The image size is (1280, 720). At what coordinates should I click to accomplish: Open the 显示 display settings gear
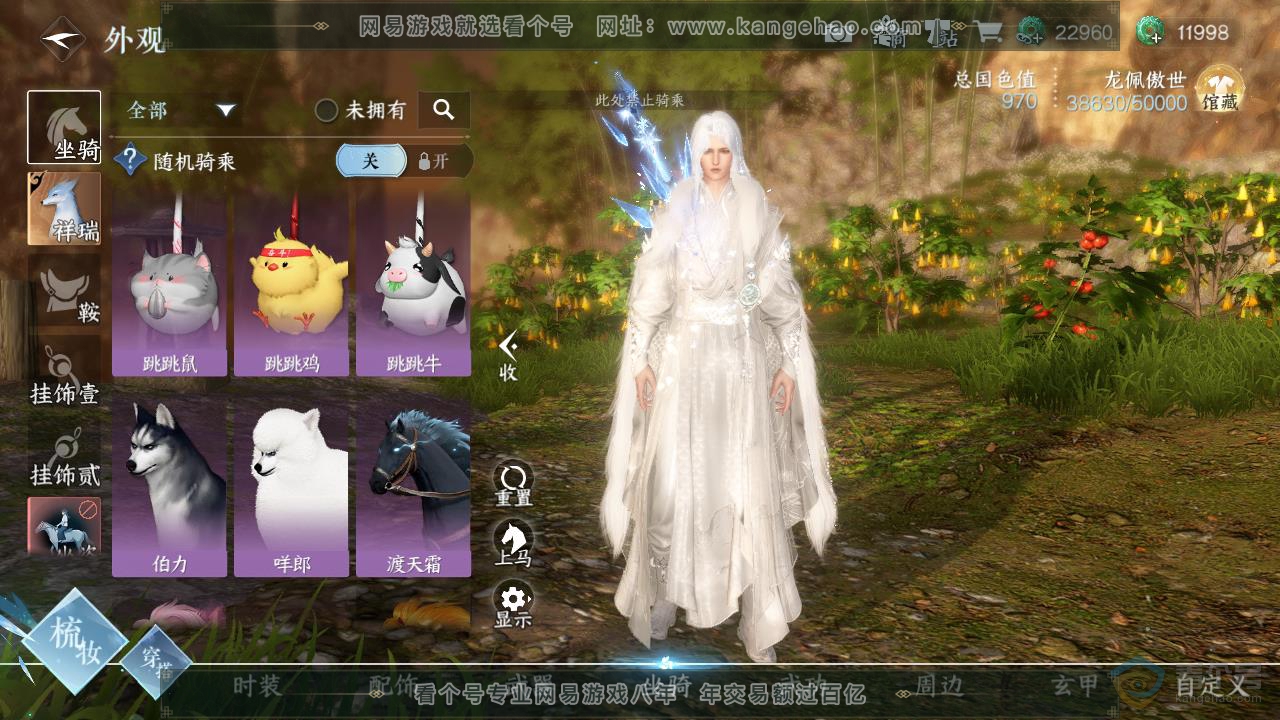pos(513,604)
